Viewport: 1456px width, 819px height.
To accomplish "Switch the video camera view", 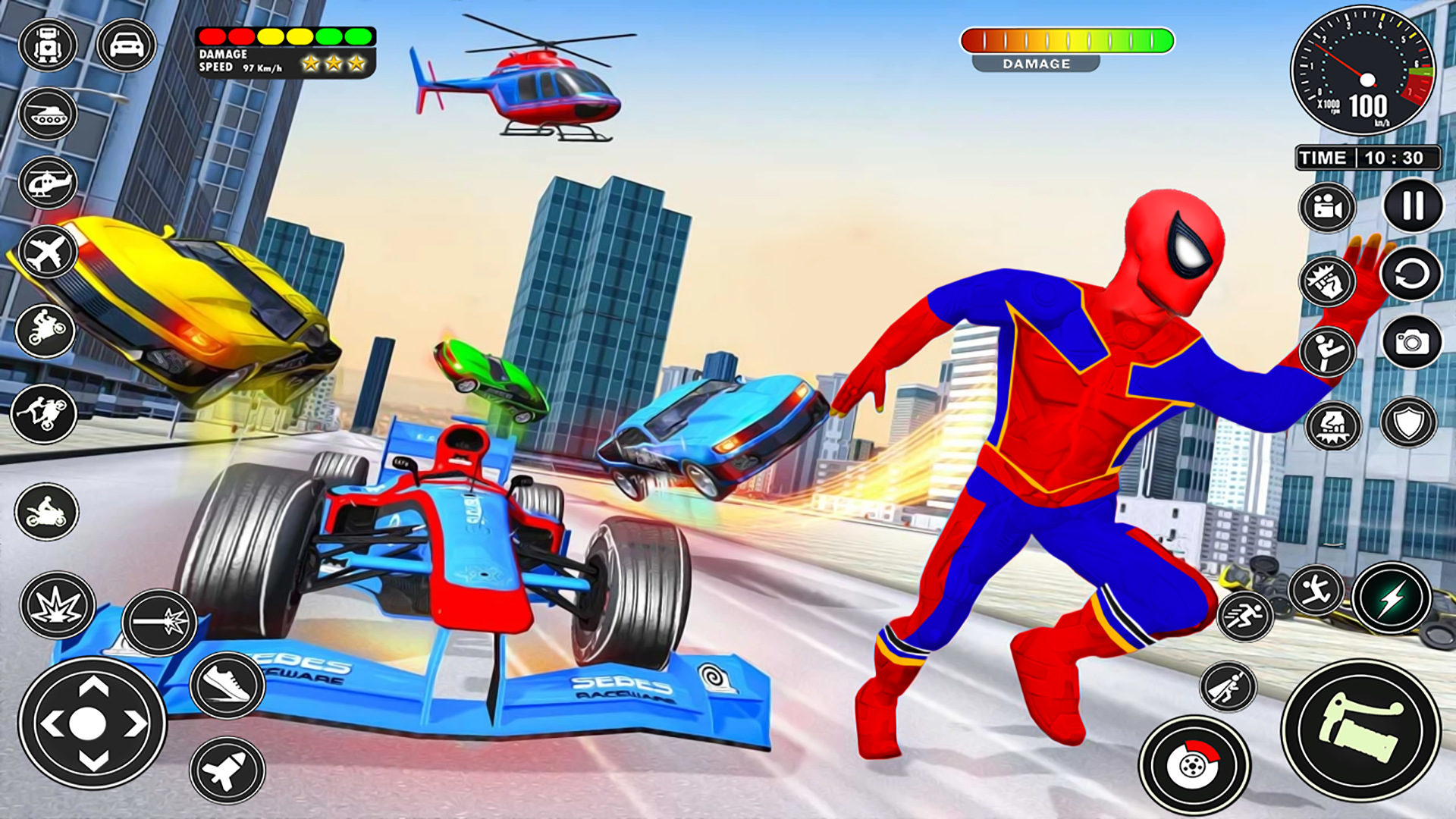I will click(x=1327, y=207).
